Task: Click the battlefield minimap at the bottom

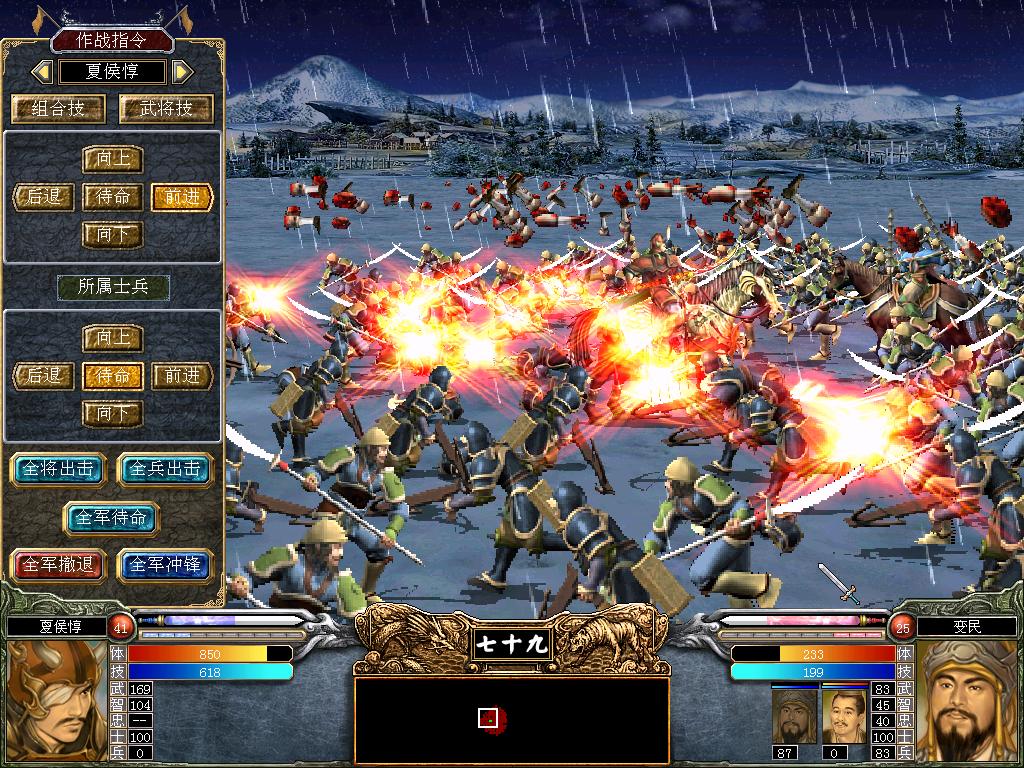Action: tap(511, 719)
